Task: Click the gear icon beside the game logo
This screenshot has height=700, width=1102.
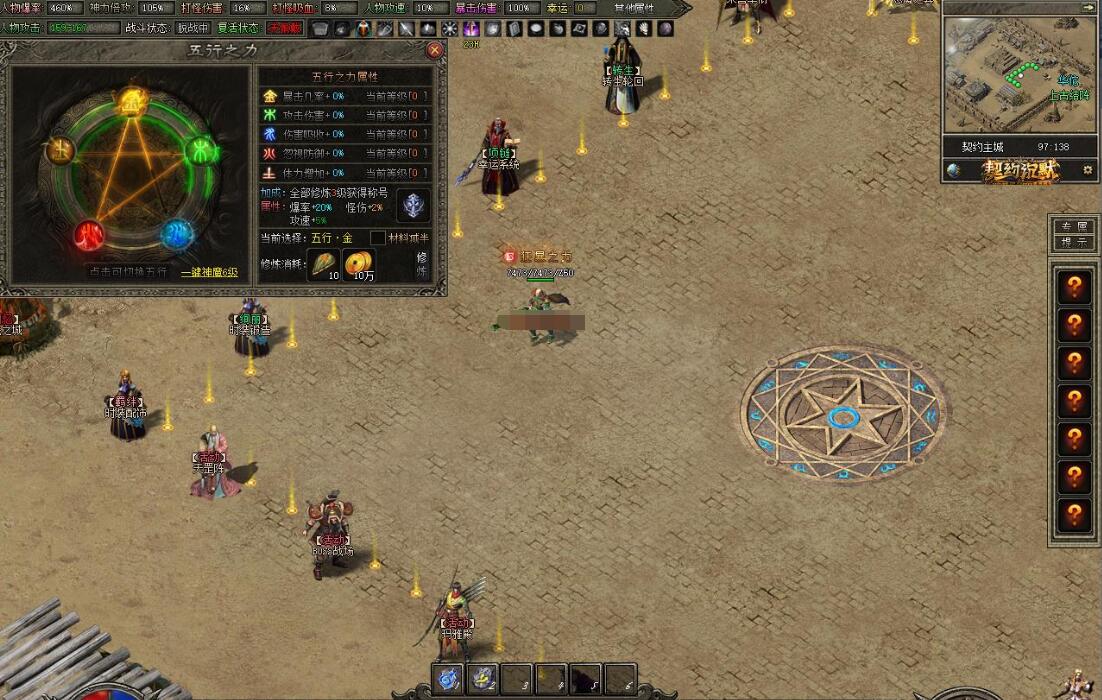Action: [x=1087, y=170]
